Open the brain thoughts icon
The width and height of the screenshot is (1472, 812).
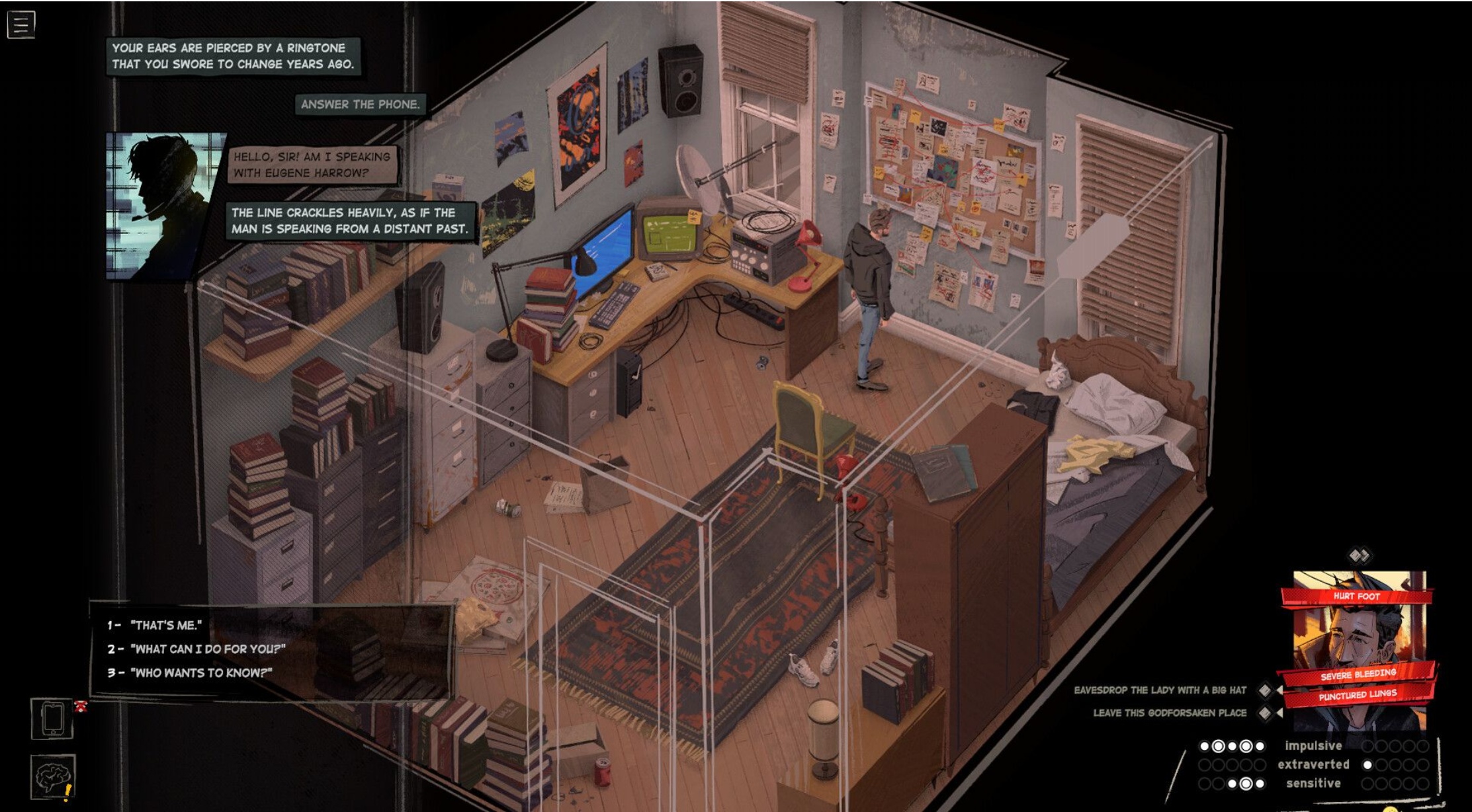click(x=52, y=776)
